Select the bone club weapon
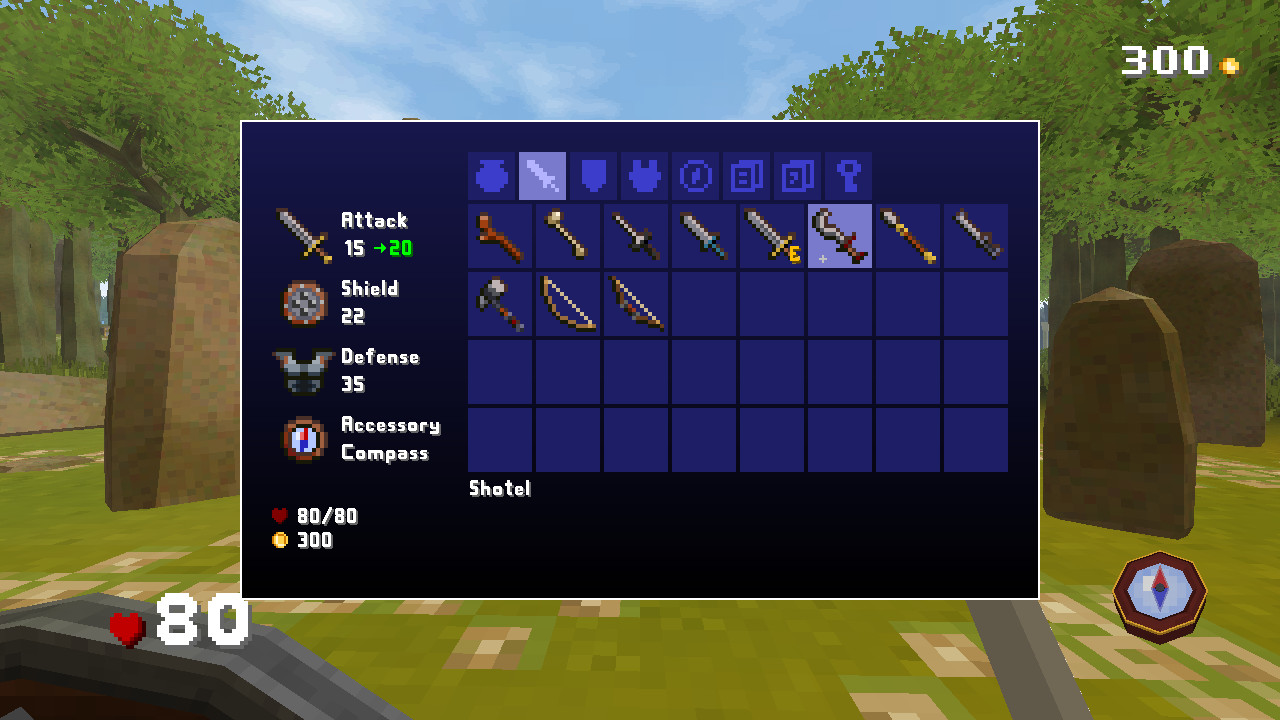 point(568,235)
